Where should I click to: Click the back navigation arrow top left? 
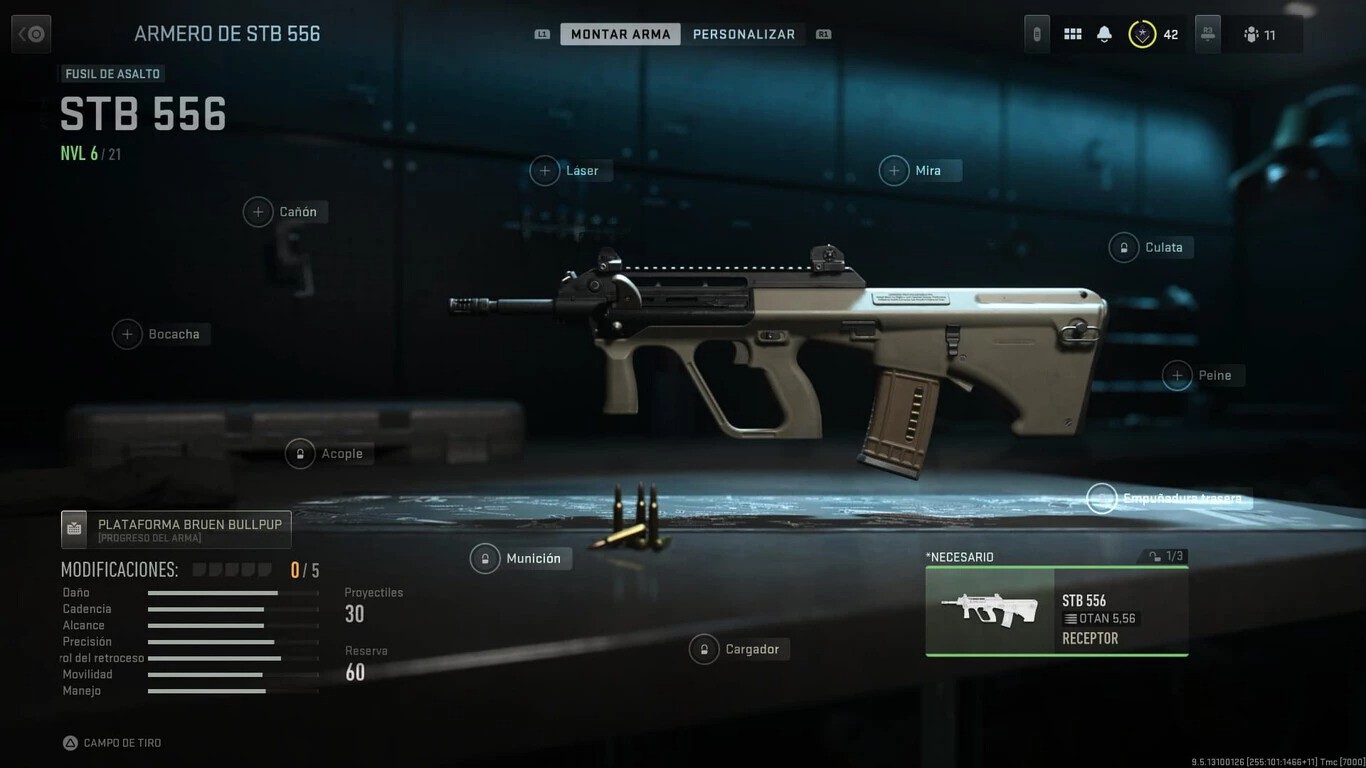(x=30, y=33)
